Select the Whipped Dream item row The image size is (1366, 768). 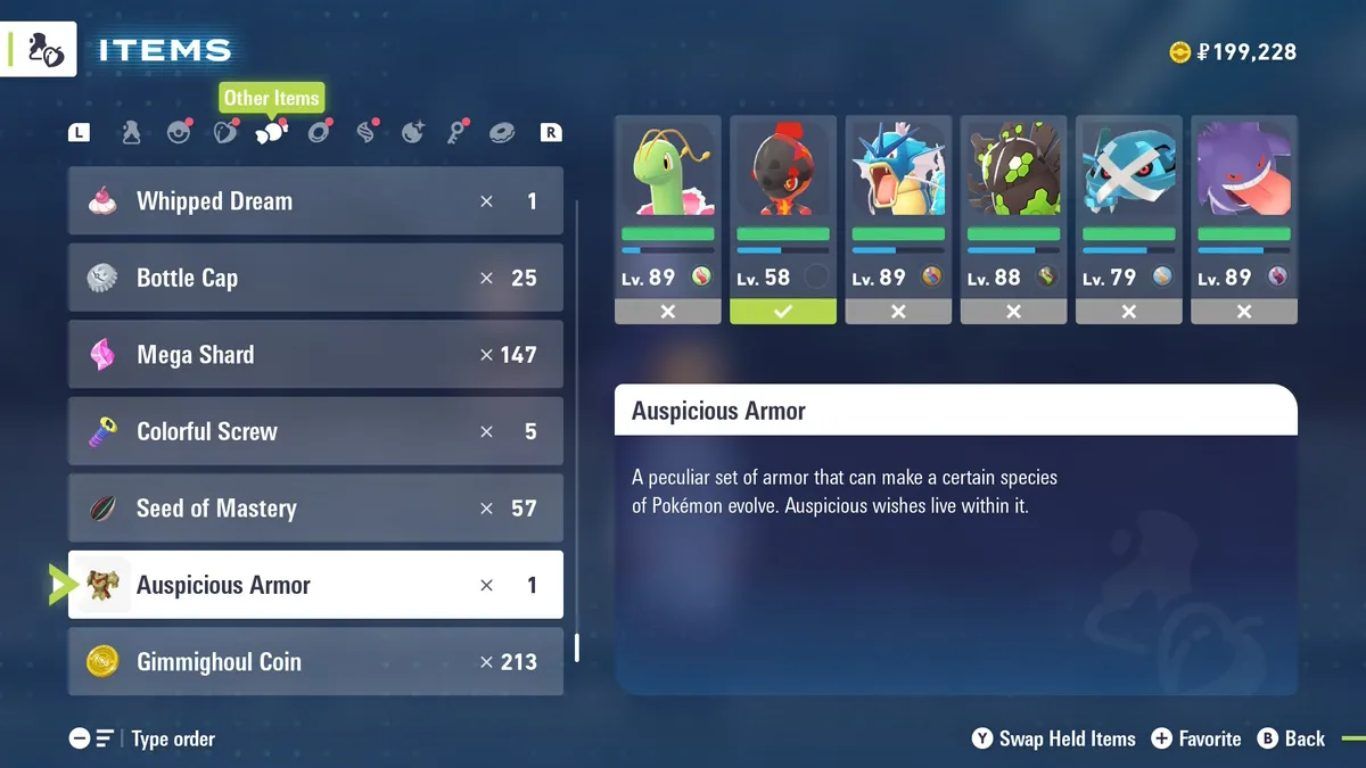315,201
